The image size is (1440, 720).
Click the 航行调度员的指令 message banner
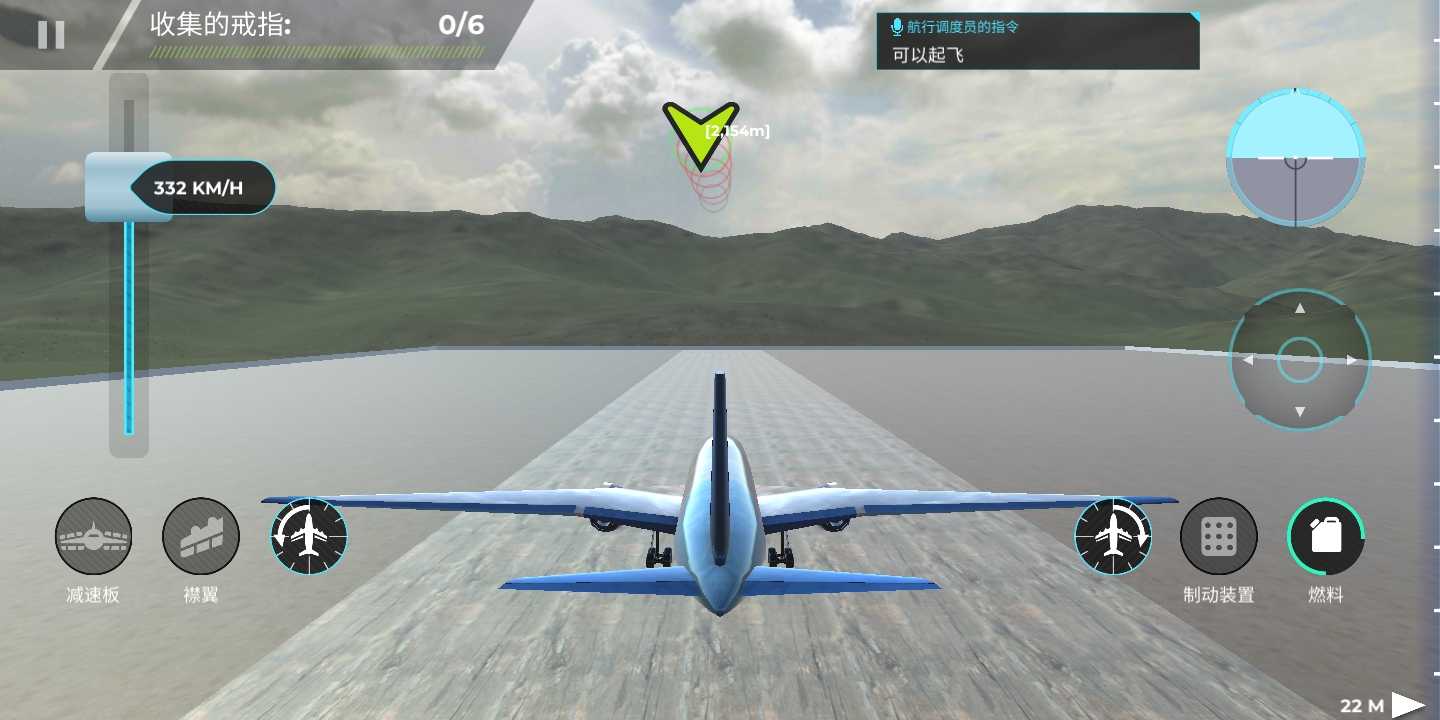pos(1037,40)
